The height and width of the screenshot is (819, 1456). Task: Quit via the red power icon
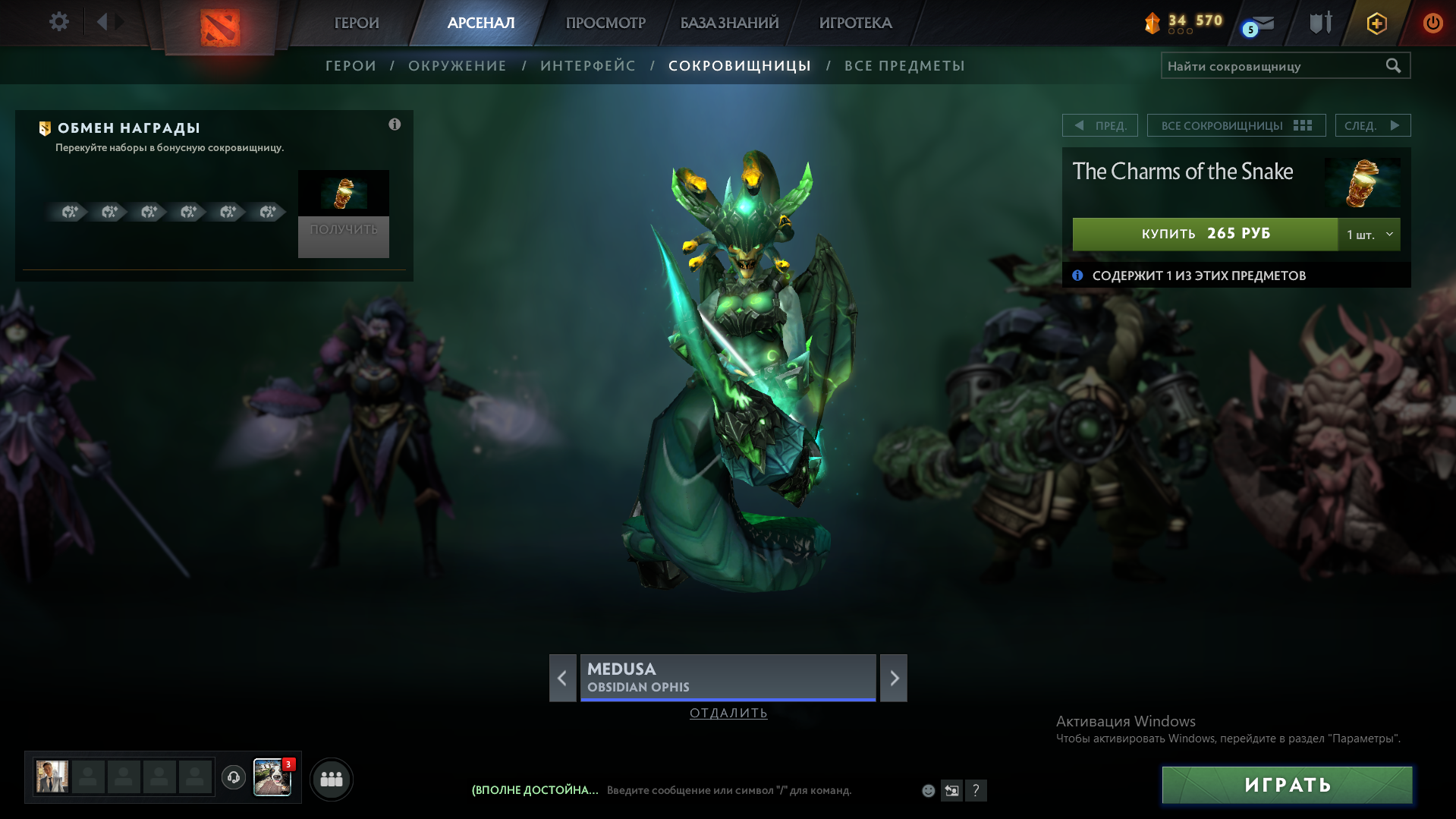point(1432,23)
